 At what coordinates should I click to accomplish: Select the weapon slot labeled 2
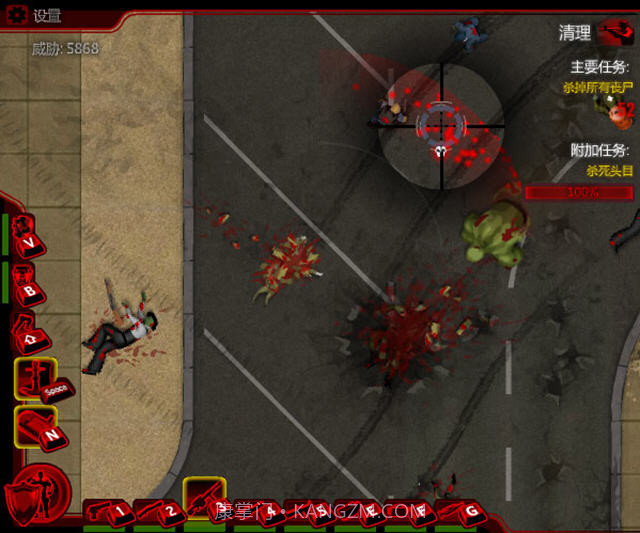159,511
